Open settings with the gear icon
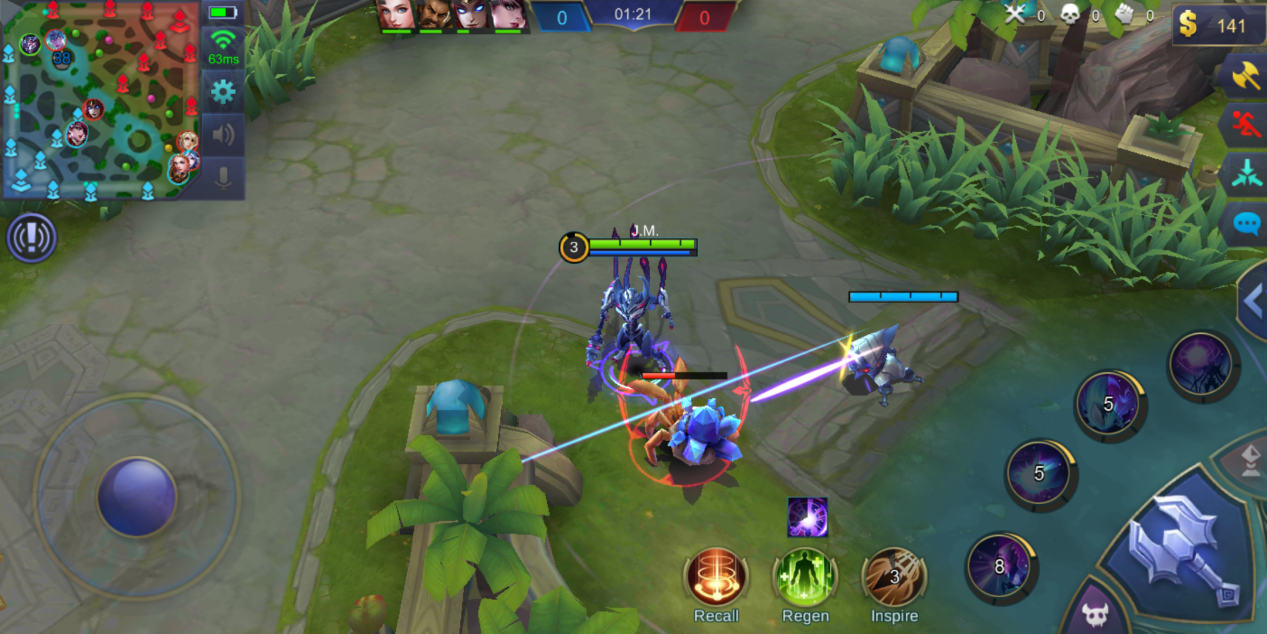Viewport: 1267px width, 634px height. (x=222, y=92)
